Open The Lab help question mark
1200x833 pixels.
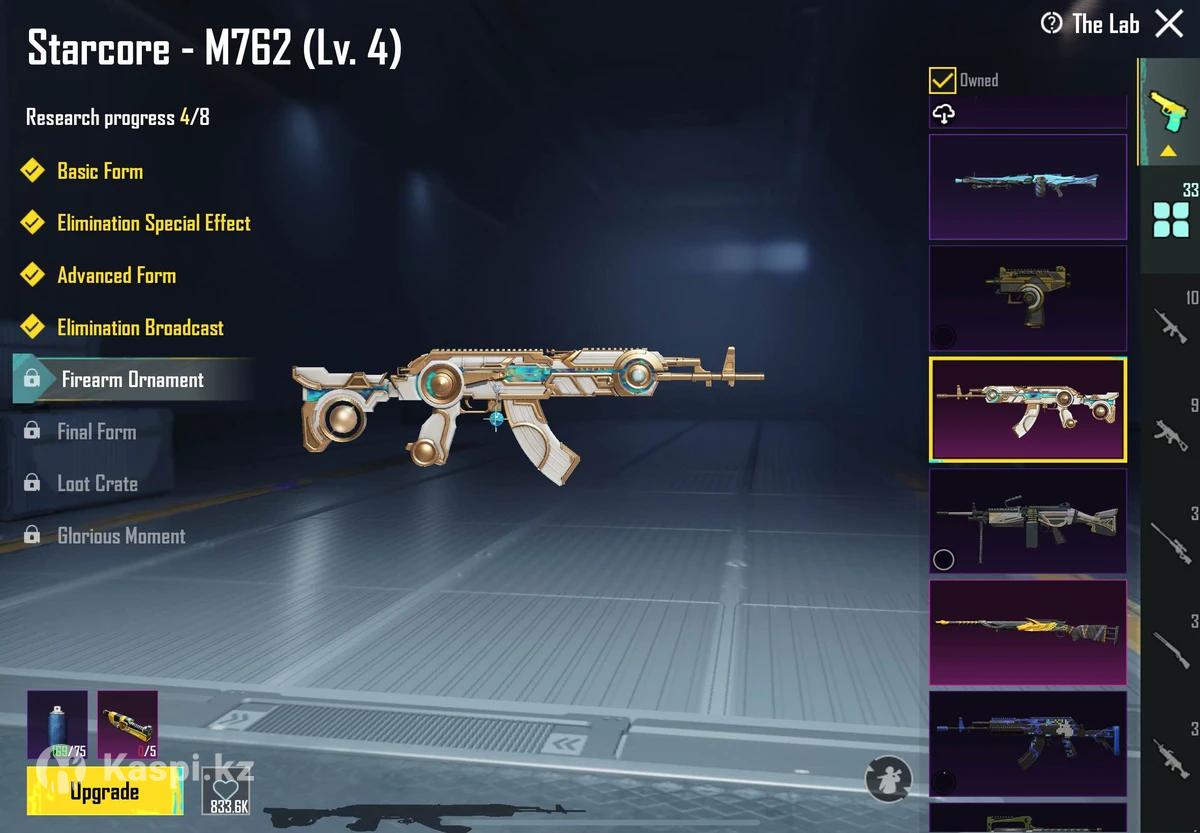(x=1051, y=23)
